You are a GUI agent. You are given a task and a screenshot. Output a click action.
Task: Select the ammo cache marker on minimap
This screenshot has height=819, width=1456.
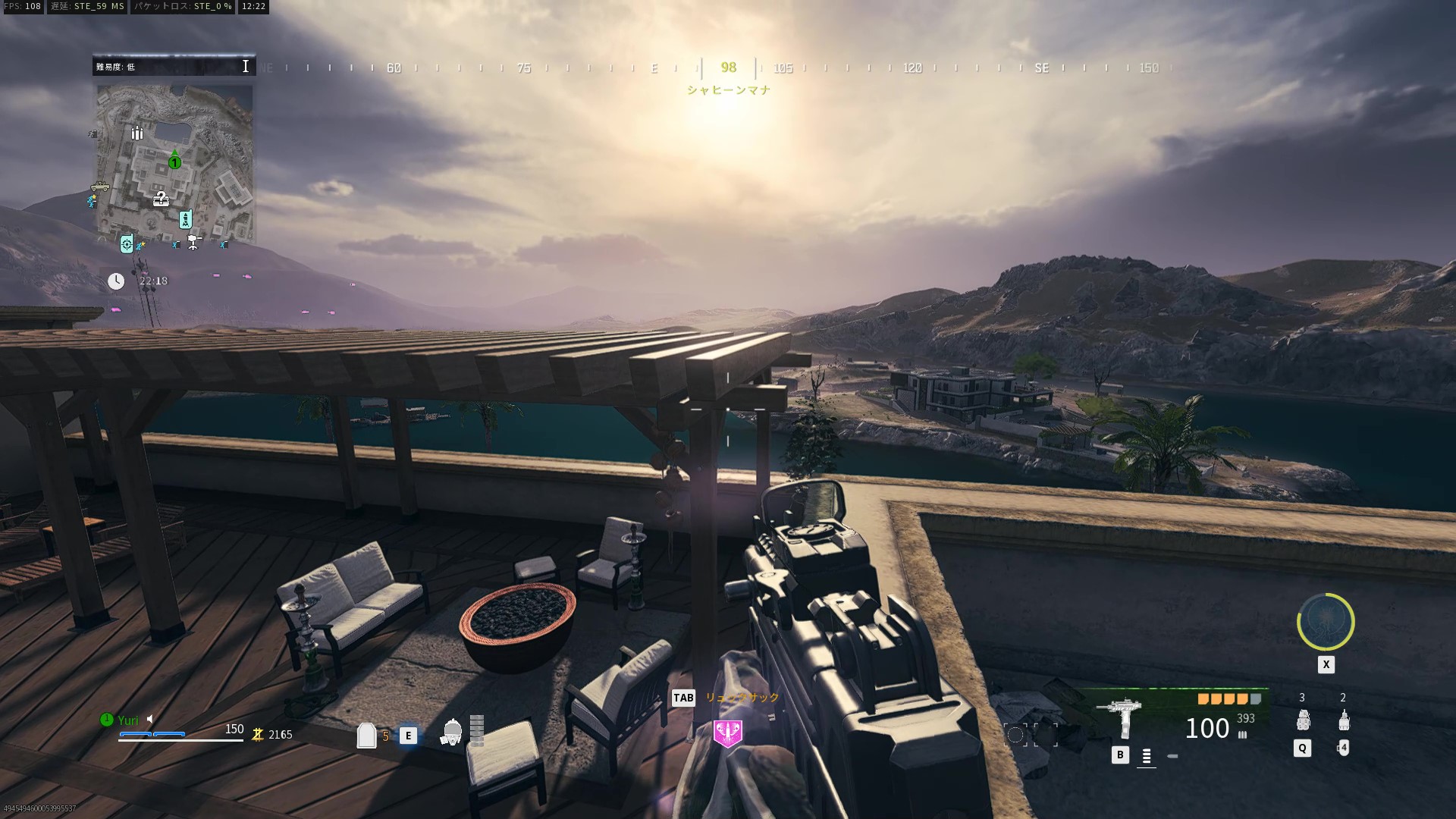[x=137, y=133]
